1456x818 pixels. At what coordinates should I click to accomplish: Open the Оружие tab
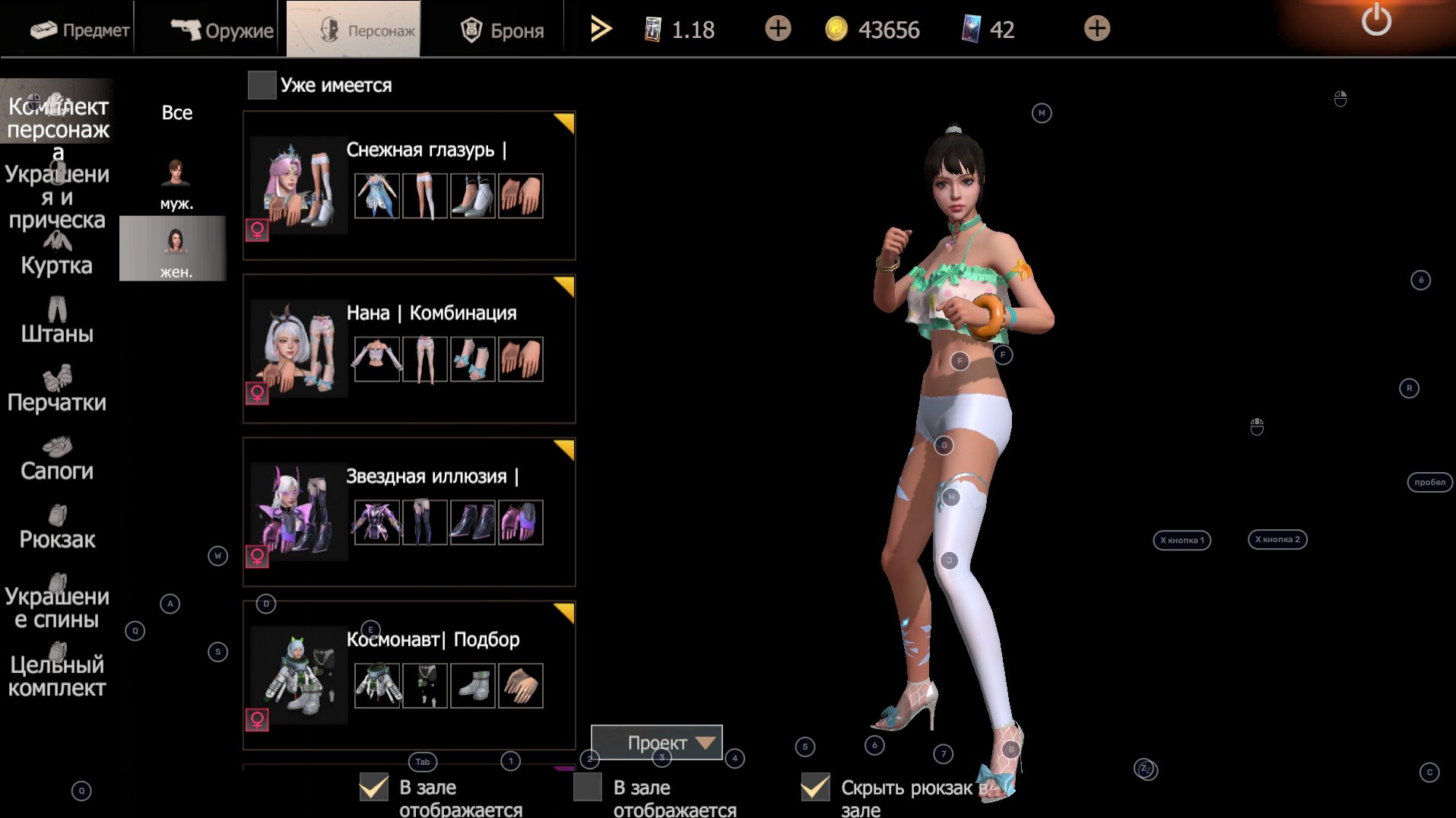point(221,30)
